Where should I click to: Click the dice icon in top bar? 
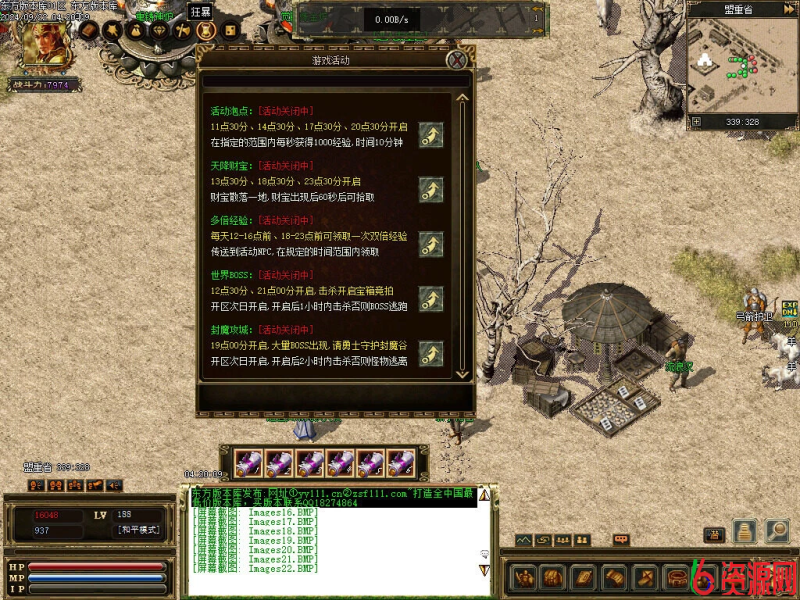[x=230, y=31]
